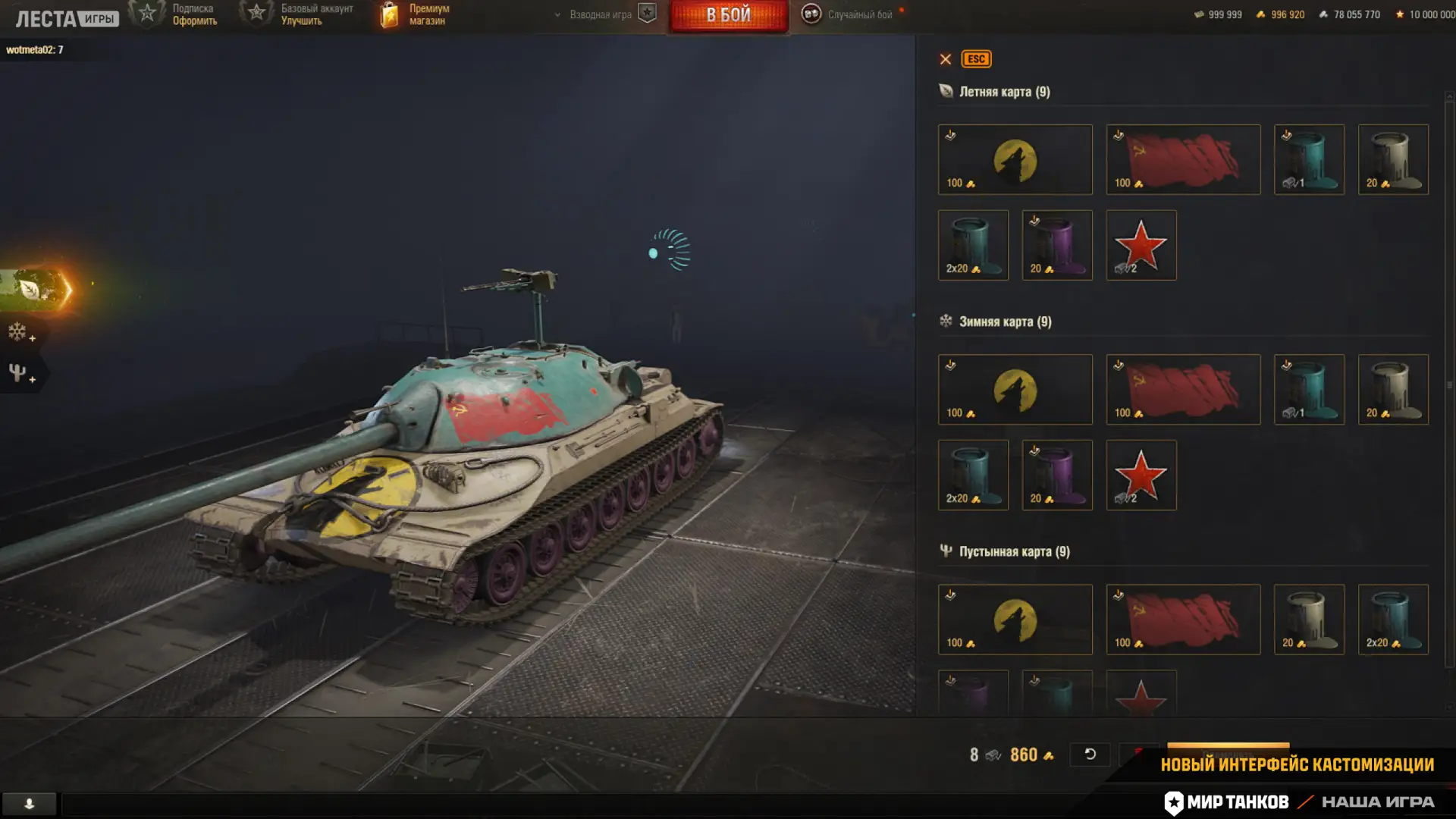Choose the Случайный бой battle mode selector
The image size is (1456, 819).
point(849,14)
